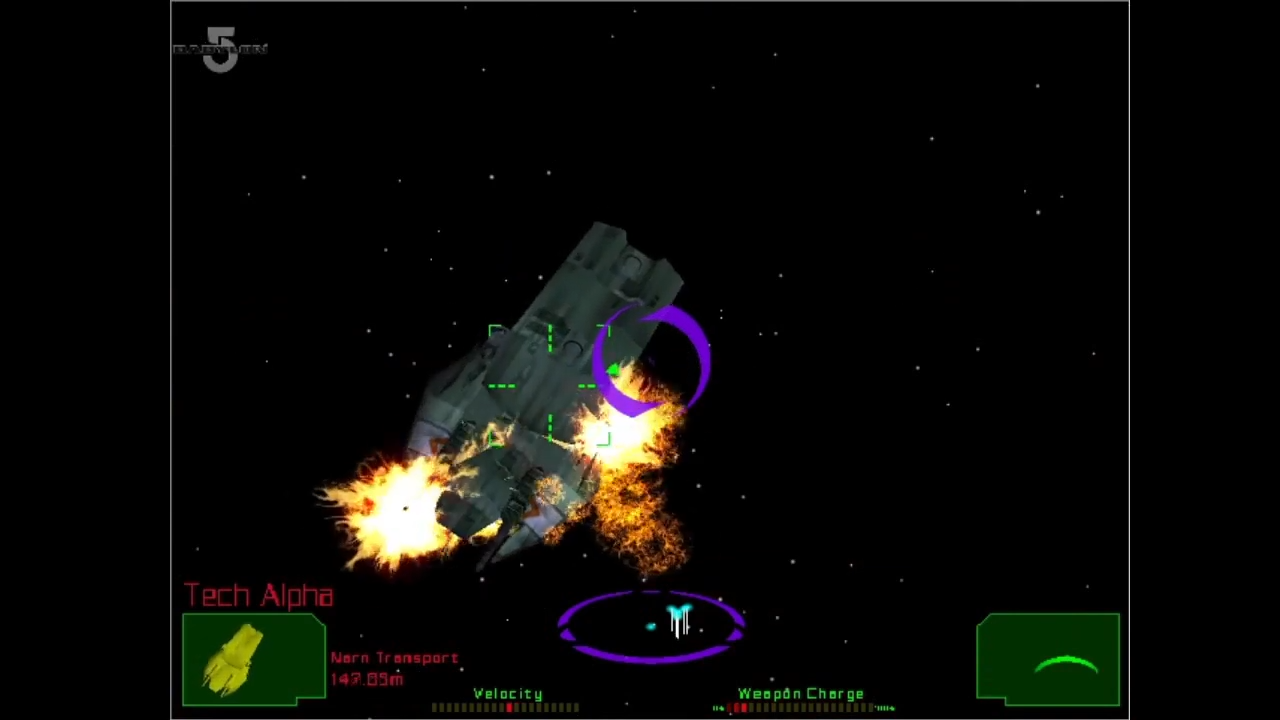This screenshot has width=1280, height=720.
Task: Click the cyan contact blip on radar
Action: (x=680, y=608)
